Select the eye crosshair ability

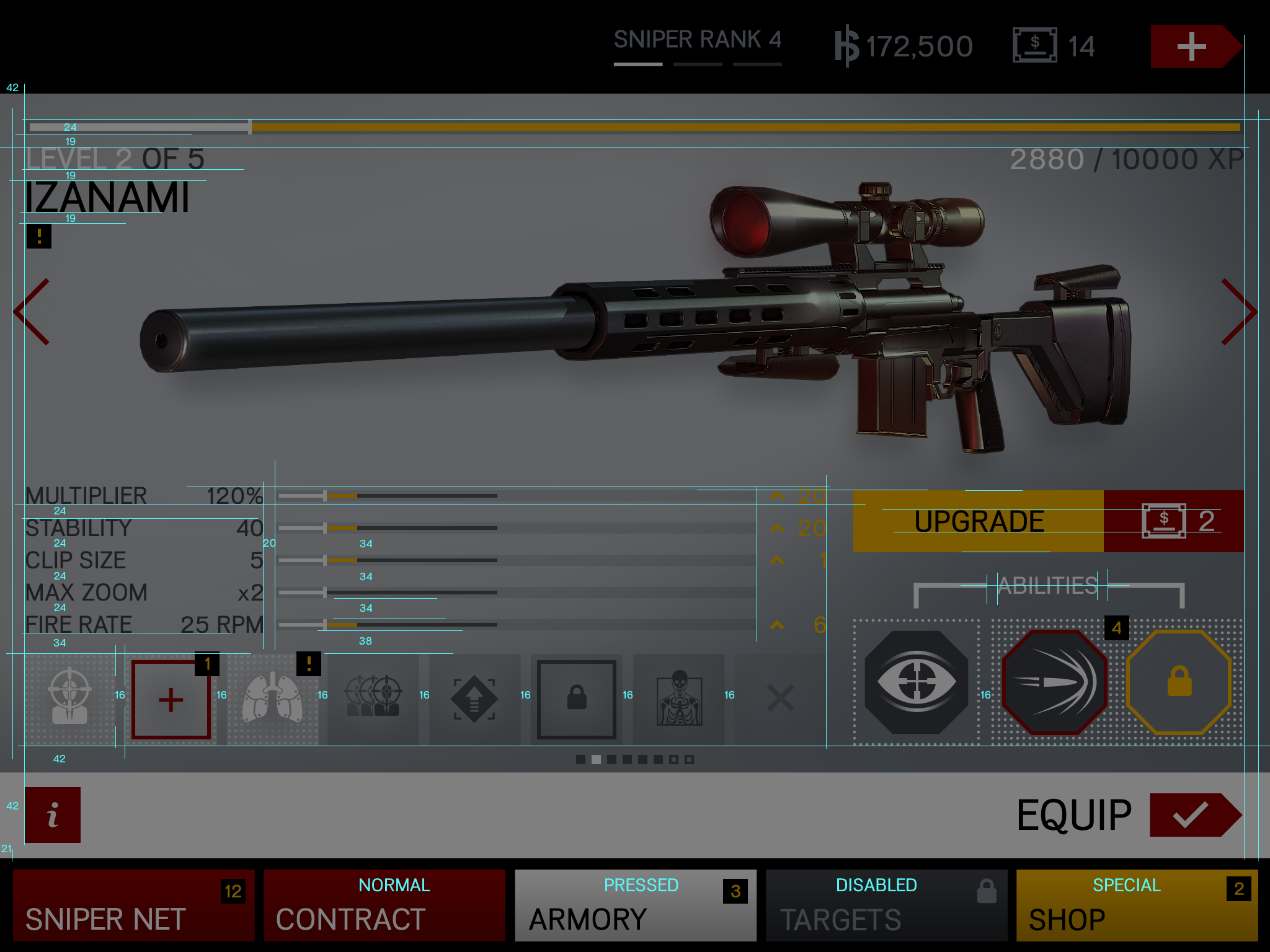[x=917, y=682]
